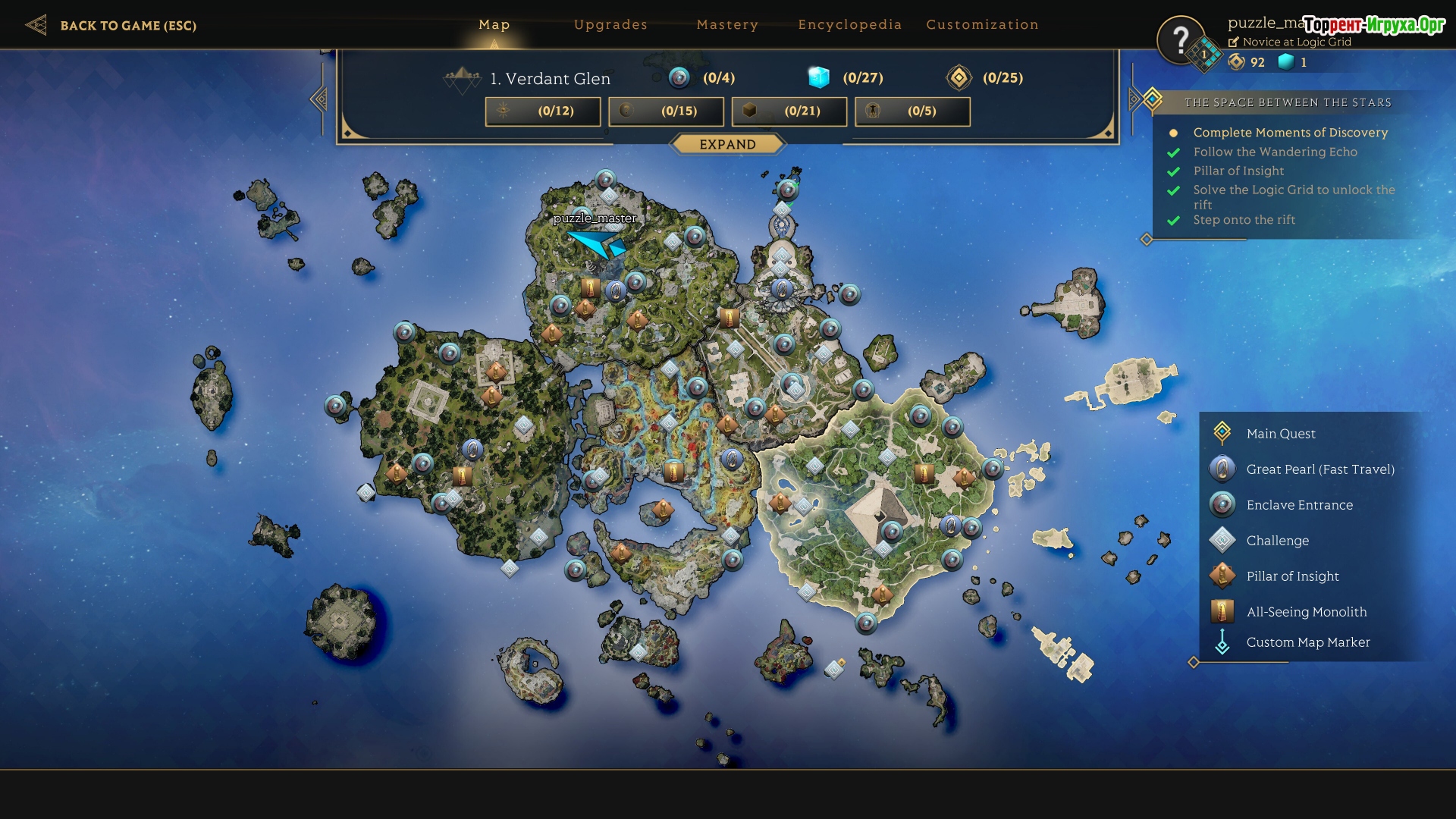
Task: Edit the Novice at Logic Grid title
Action: pyautogui.click(x=1234, y=42)
